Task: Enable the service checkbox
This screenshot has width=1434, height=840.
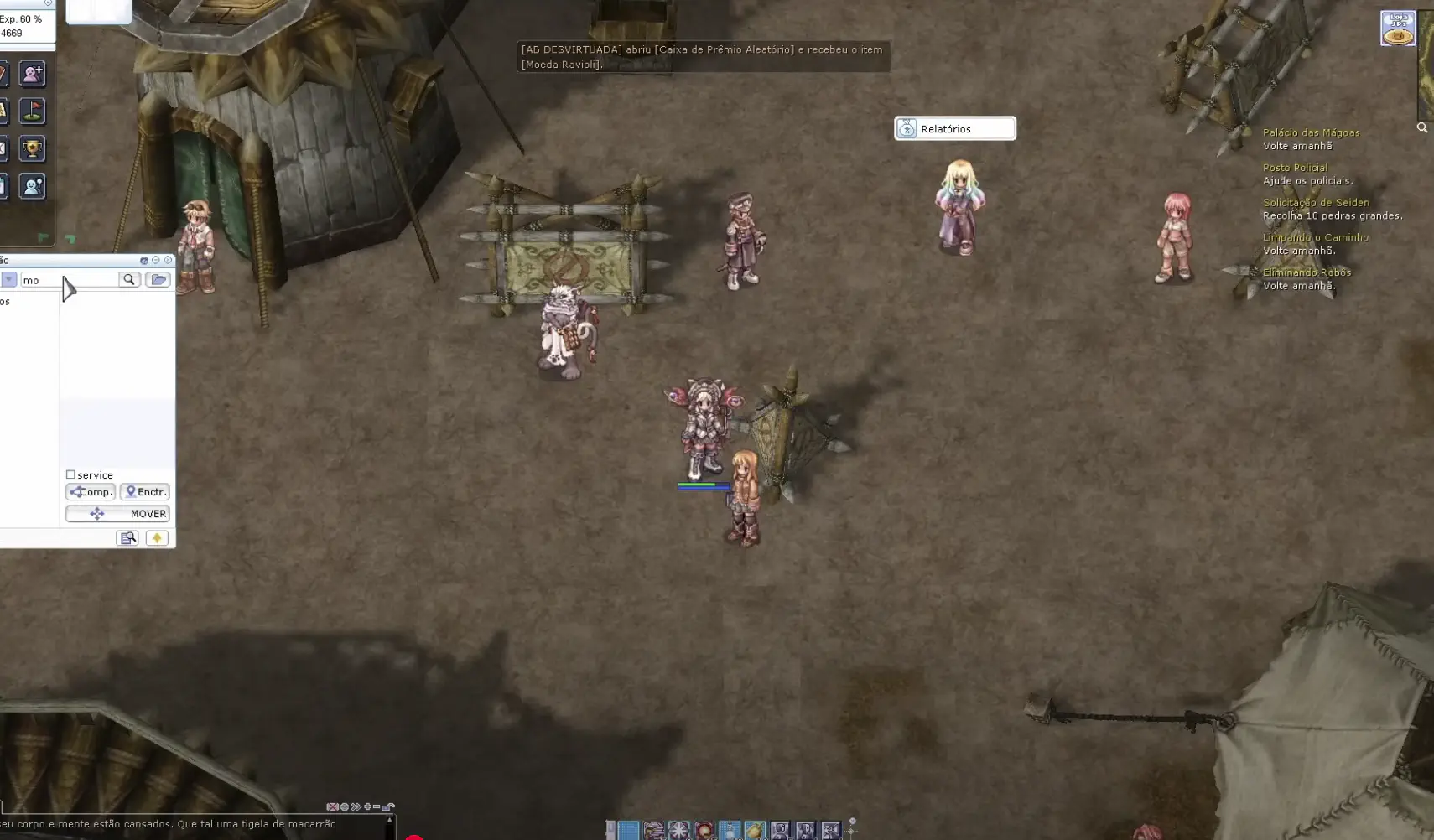Action: point(70,474)
